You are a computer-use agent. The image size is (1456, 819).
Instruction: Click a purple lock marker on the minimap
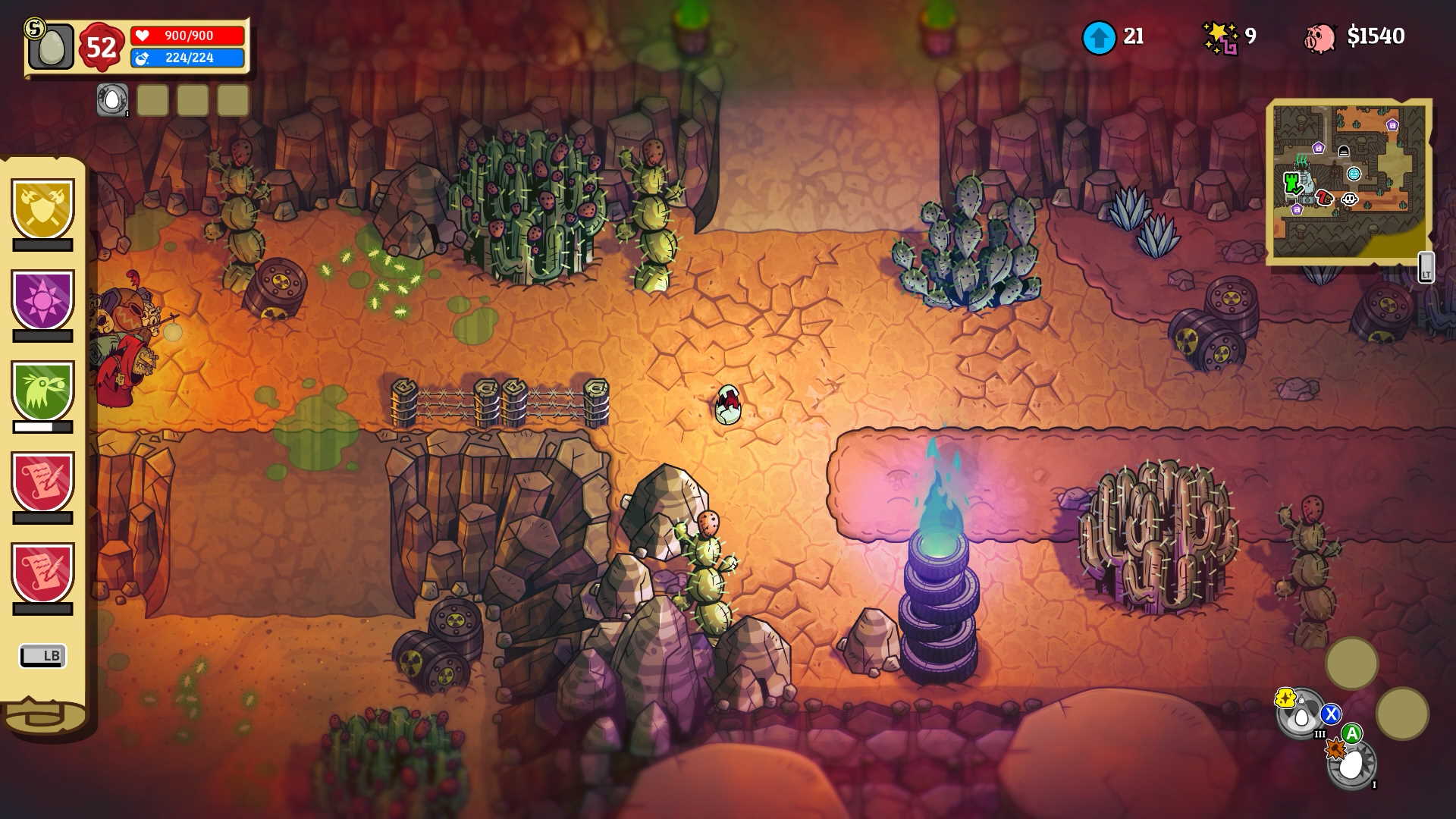point(1318,147)
